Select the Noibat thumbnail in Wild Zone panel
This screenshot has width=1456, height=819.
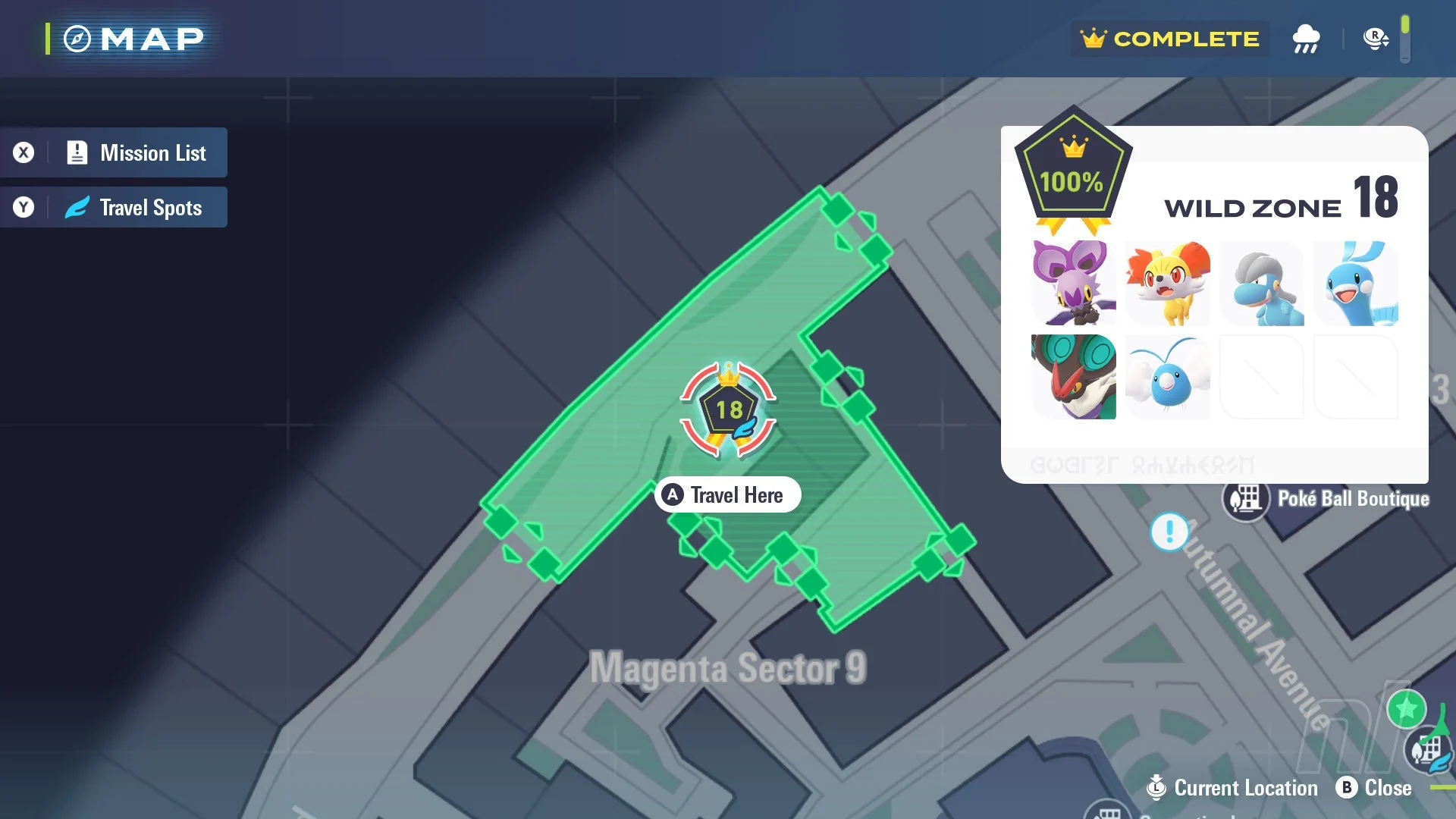coord(1074,284)
